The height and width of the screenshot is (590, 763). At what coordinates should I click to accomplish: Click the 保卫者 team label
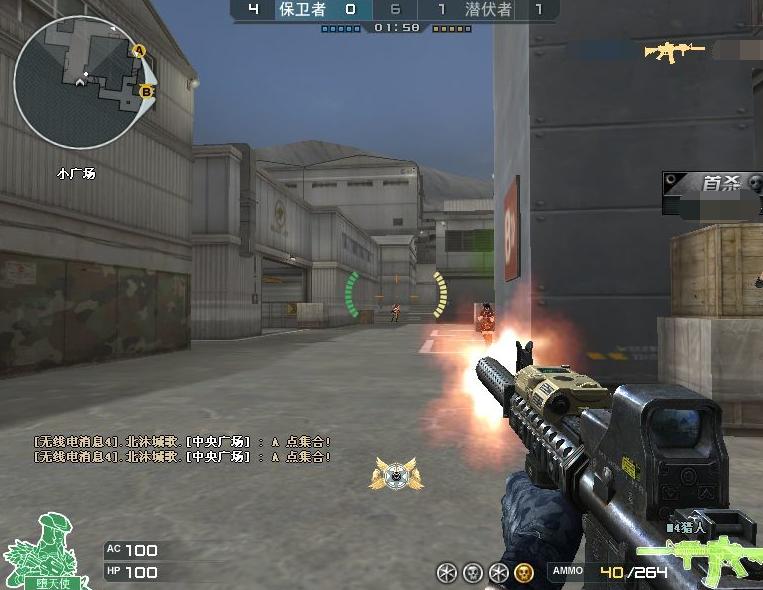tap(302, 10)
